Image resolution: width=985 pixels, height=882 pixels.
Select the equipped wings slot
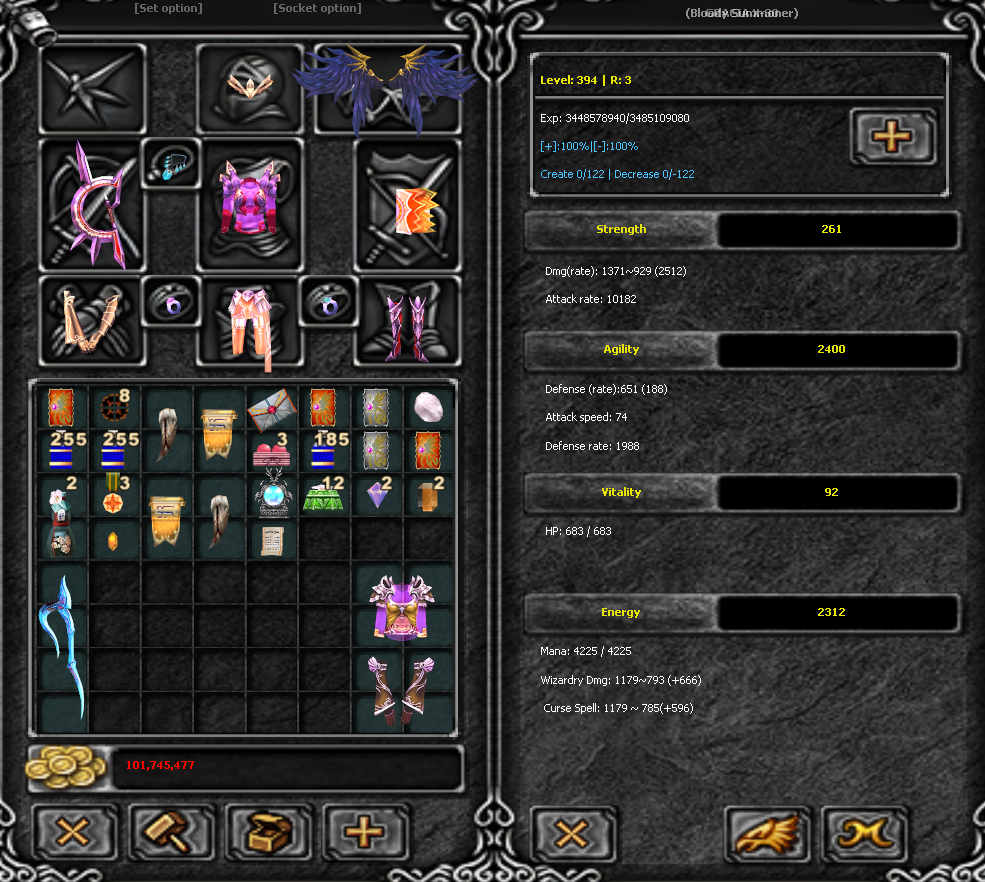[386, 88]
